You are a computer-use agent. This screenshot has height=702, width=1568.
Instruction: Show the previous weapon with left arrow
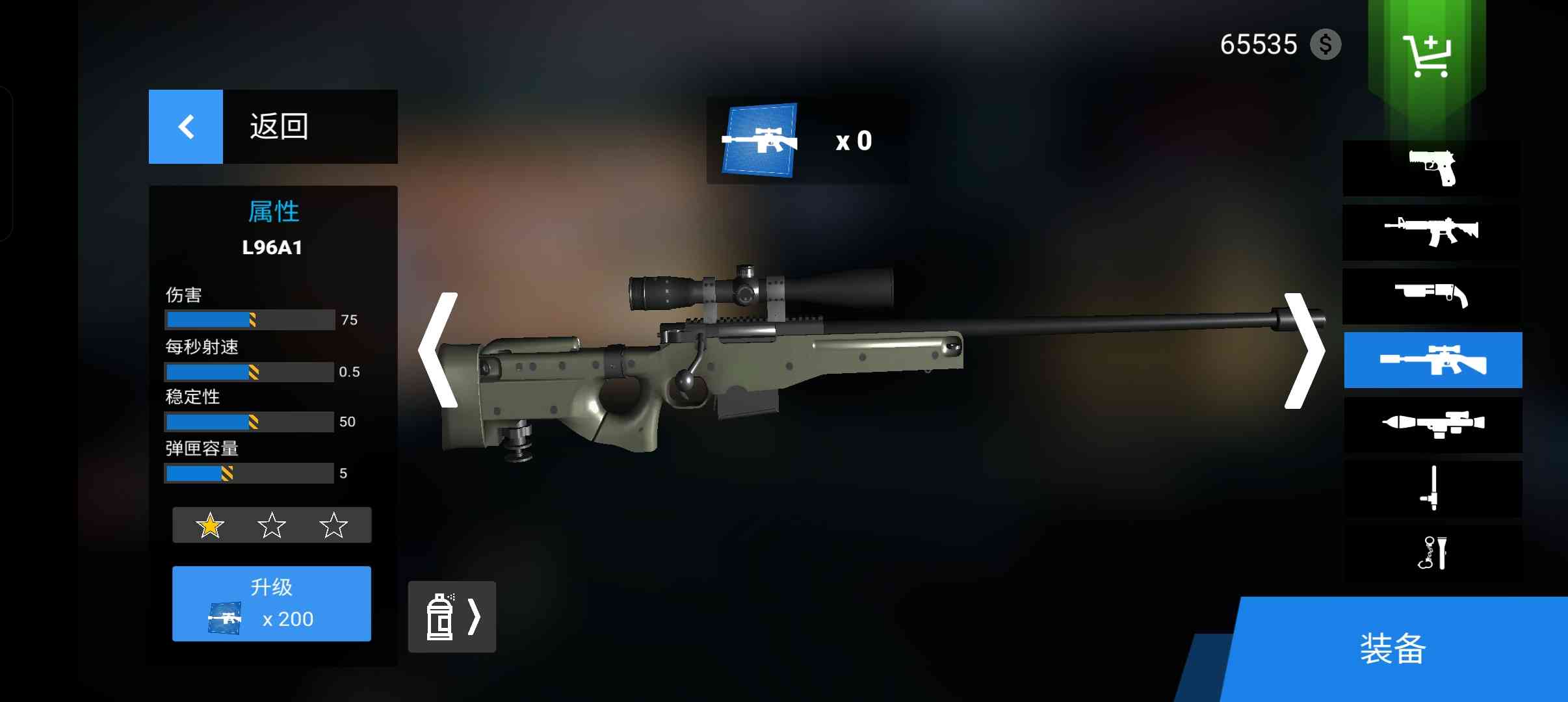click(x=439, y=350)
